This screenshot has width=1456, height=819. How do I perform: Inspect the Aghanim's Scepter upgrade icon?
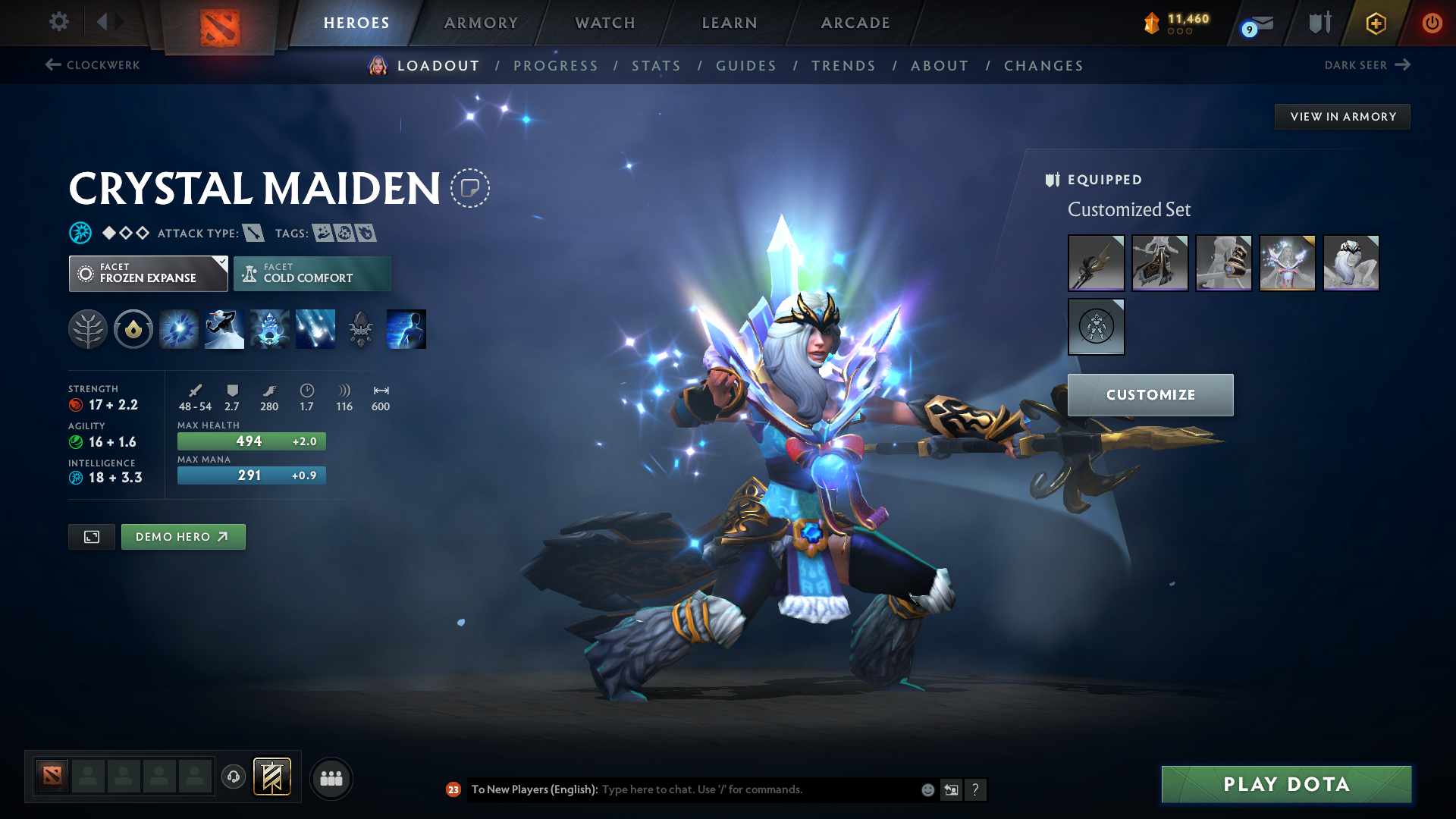tap(360, 328)
